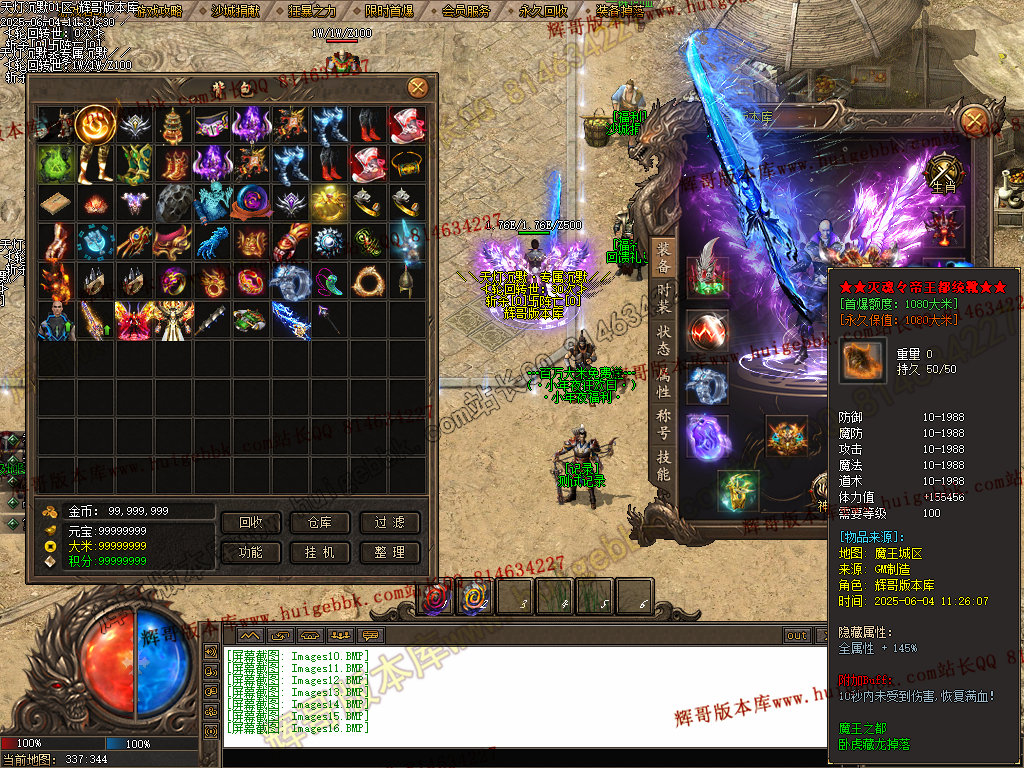This screenshot has width=1024, height=768.
Task: Click the 回收 recycle button
Action: click(251, 523)
